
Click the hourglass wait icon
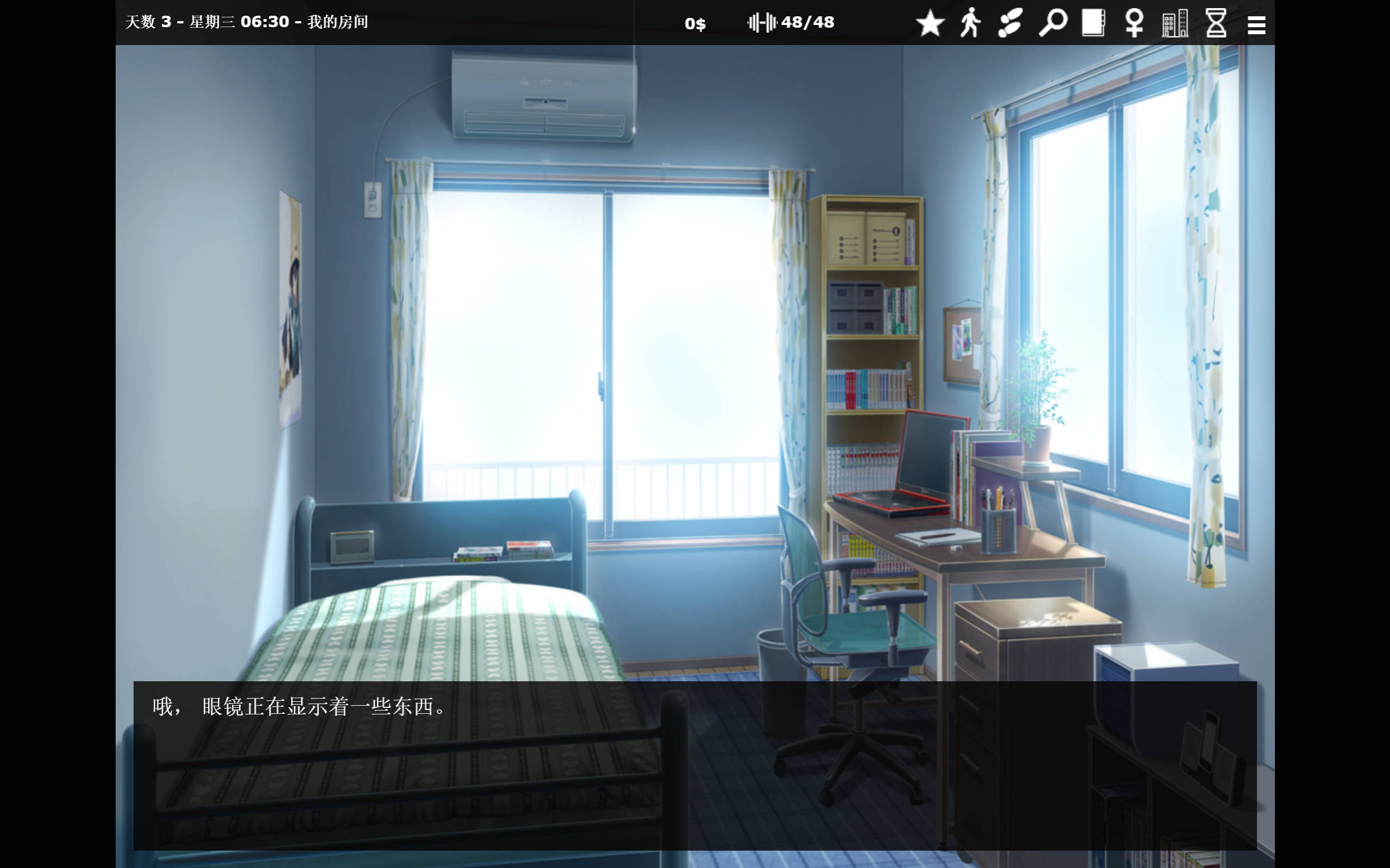1216,23
